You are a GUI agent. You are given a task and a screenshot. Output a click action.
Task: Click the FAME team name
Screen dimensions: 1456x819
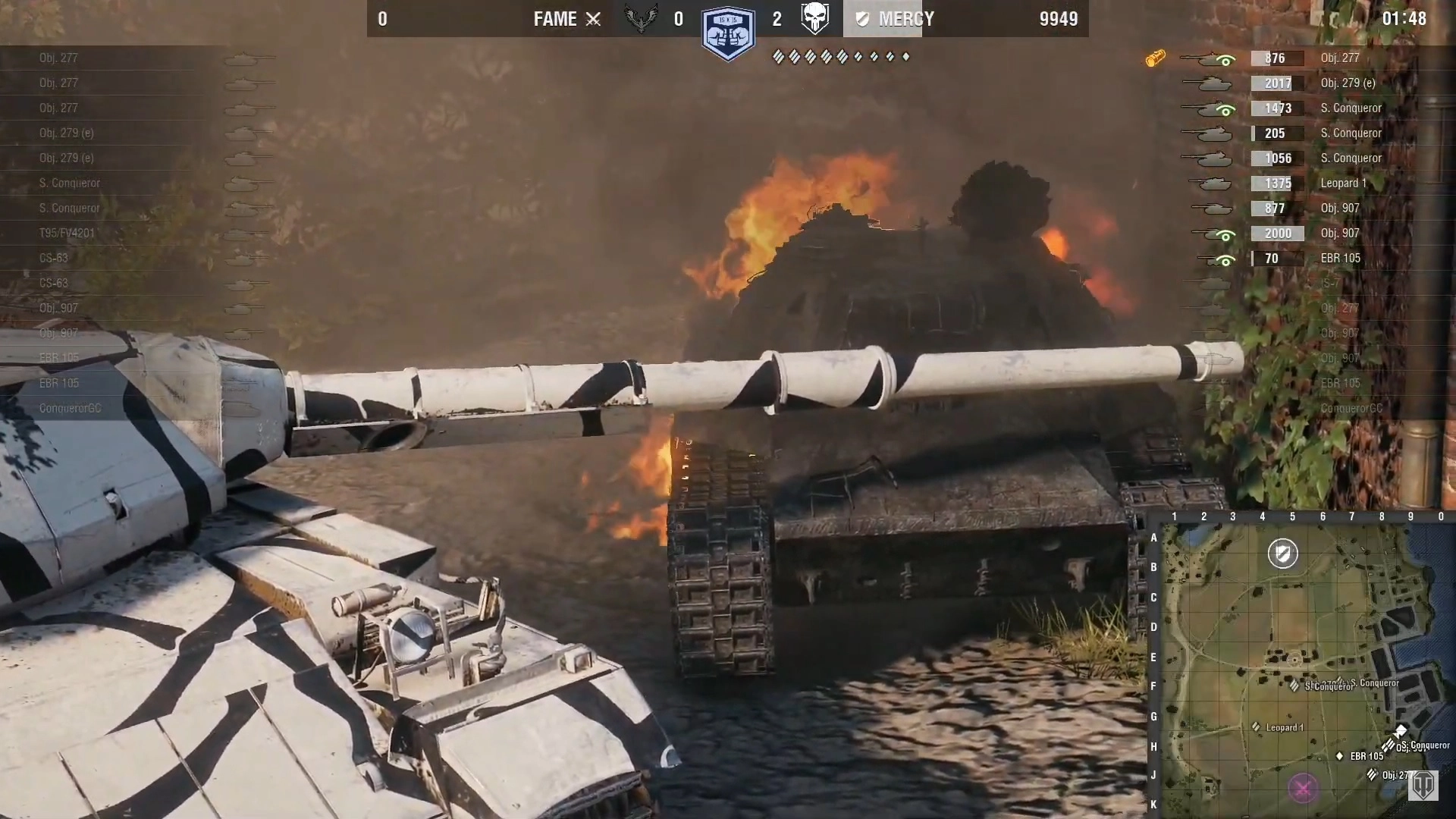click(x=555, y=19)
